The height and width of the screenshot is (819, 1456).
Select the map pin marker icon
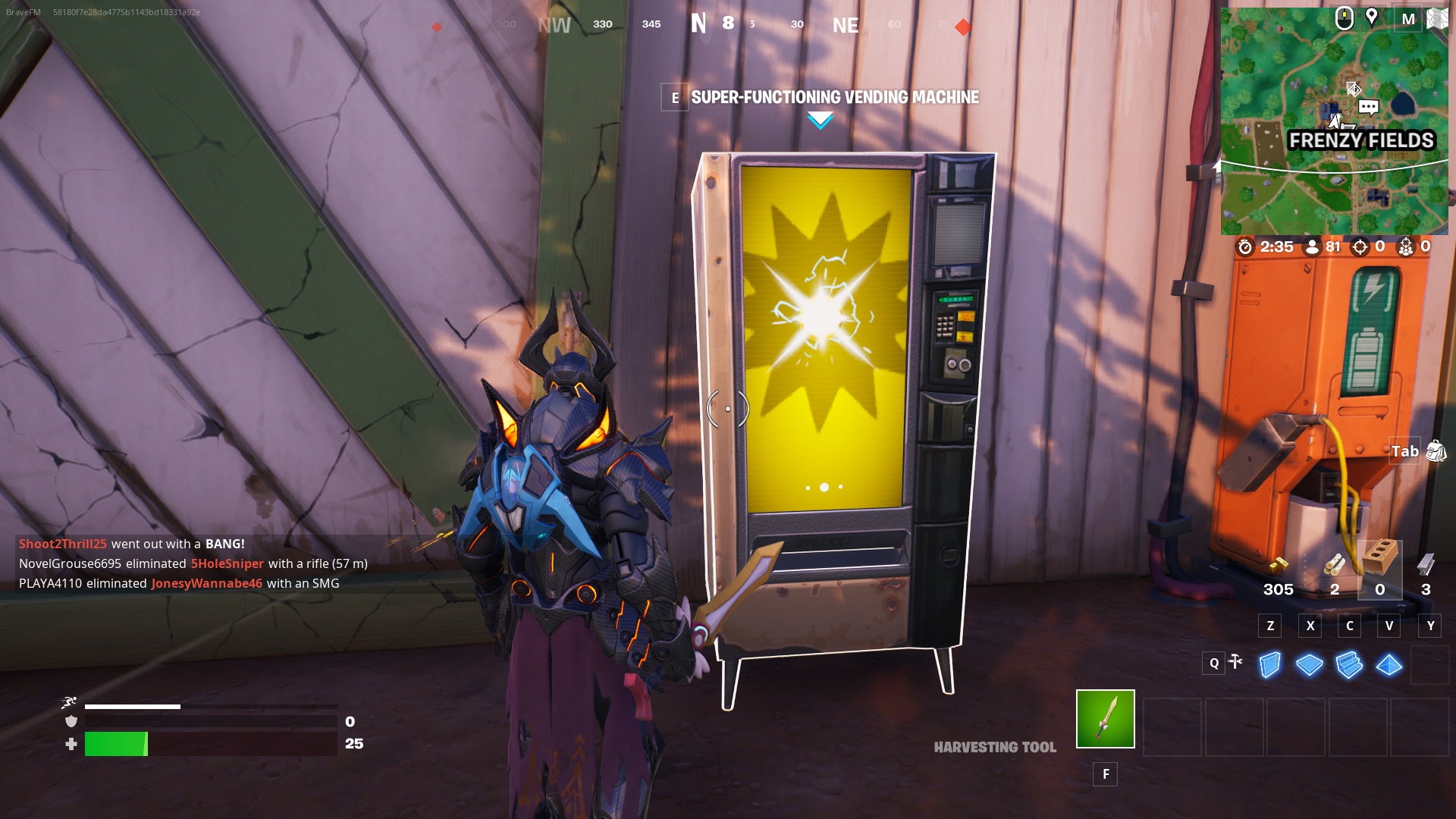[1371, 17]
